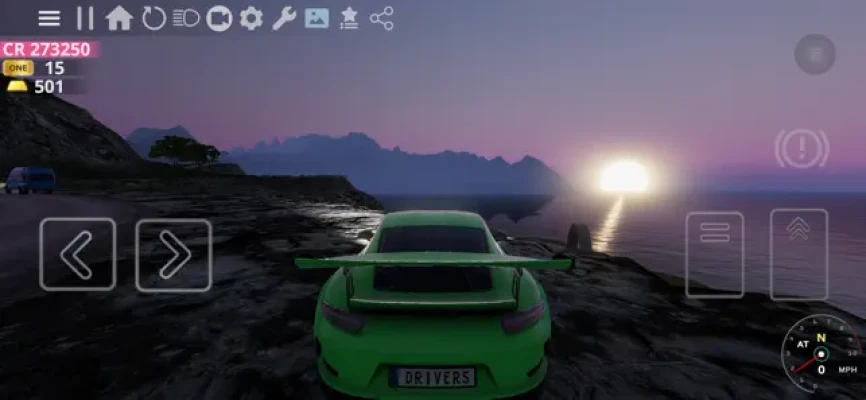Tap the picture photo mode icon
The image size is (866, 400).
point(316,18)
